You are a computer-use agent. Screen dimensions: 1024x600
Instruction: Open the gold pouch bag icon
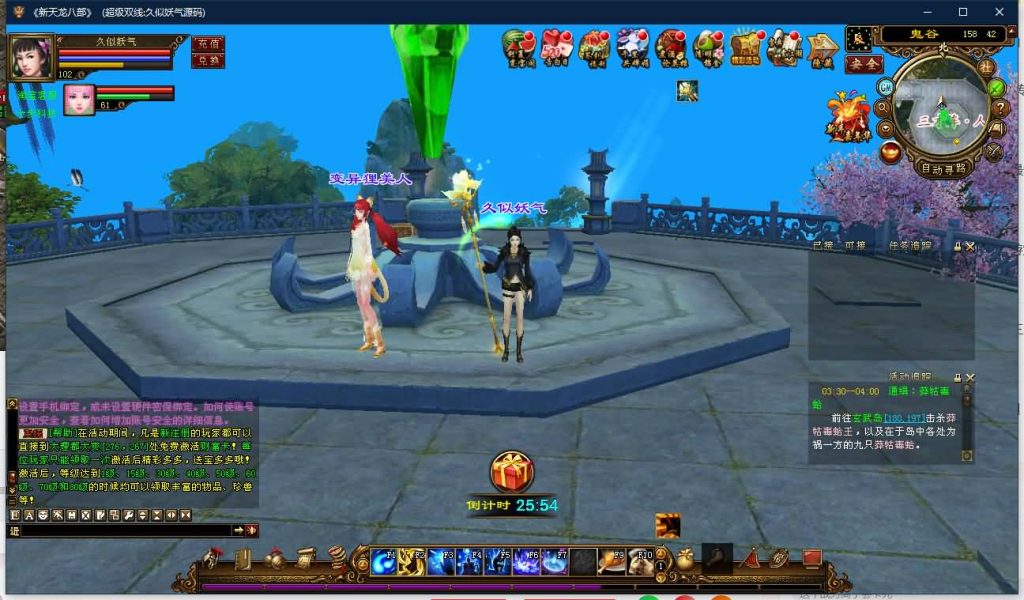click(x=685, y=560)
